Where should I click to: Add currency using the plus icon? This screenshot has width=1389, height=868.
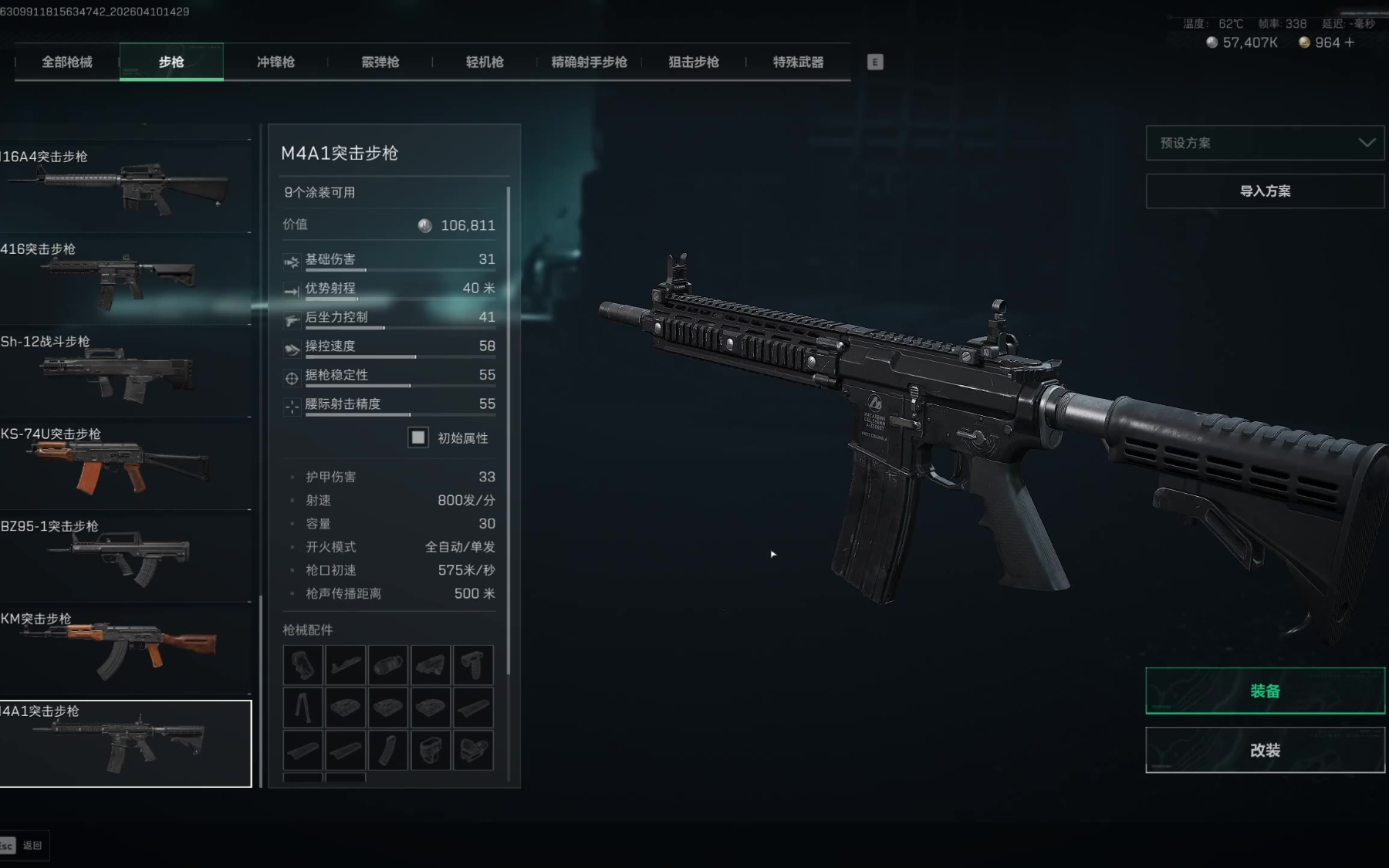click(1349, 42)
